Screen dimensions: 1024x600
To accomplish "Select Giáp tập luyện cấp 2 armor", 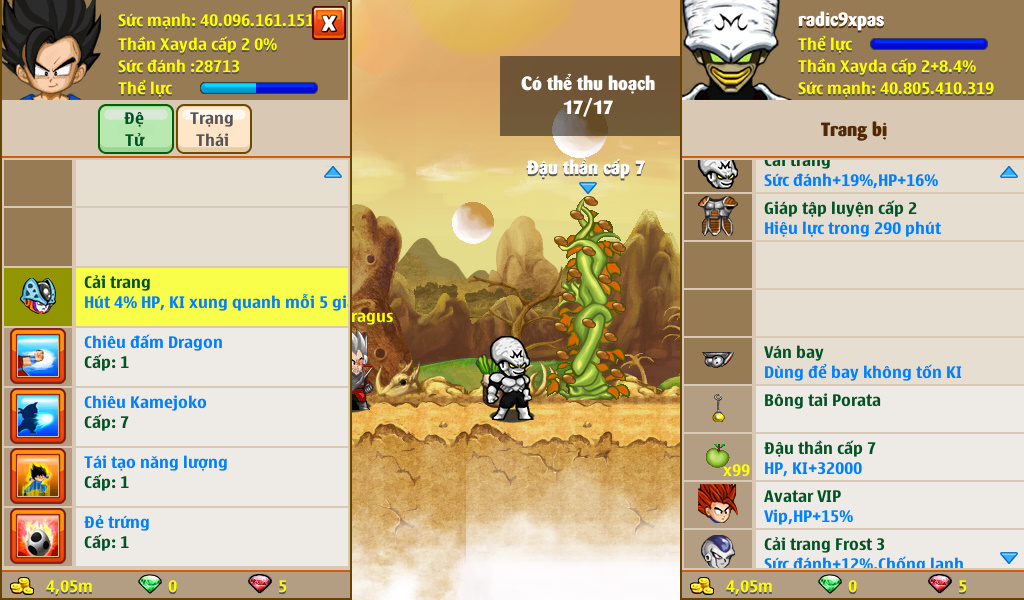I will point(852,218).
